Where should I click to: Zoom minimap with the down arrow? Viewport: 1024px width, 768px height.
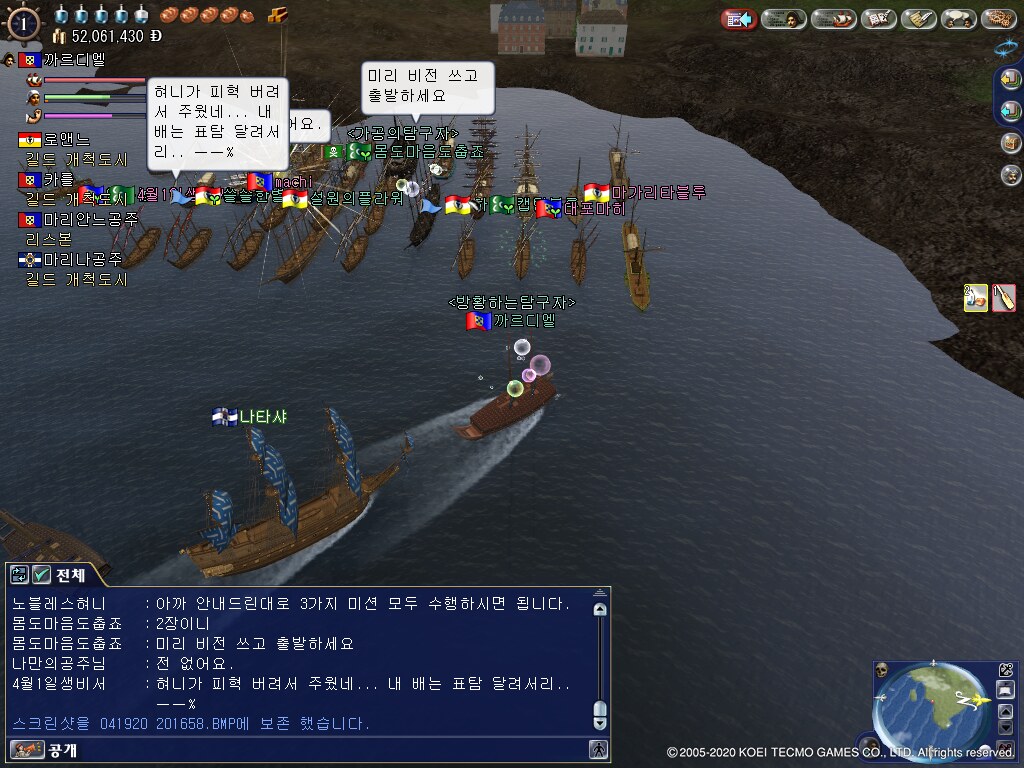pyautogui.click(x=1006, y=727)
